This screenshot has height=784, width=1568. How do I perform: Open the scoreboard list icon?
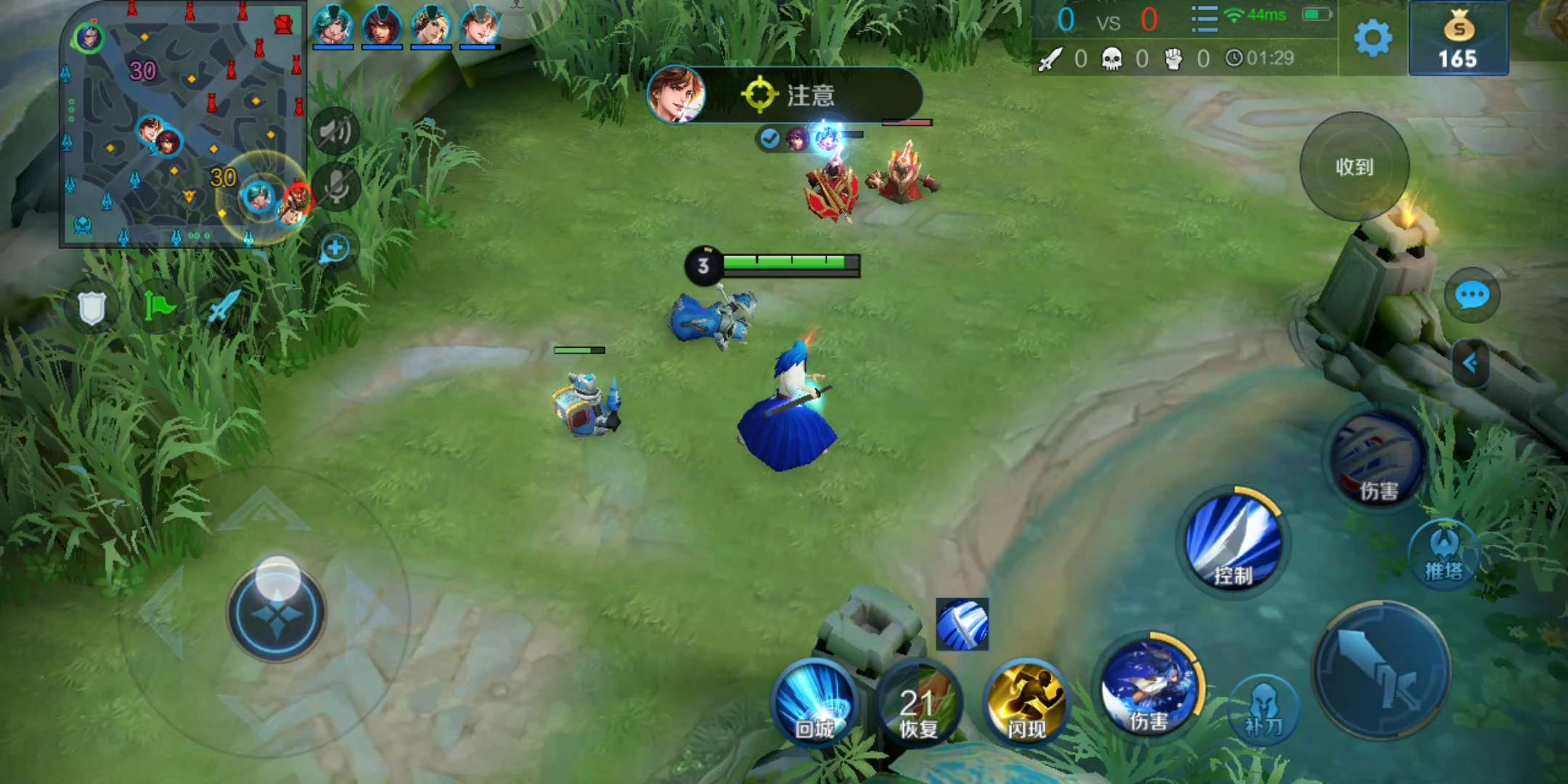[x=1204, y=20]
